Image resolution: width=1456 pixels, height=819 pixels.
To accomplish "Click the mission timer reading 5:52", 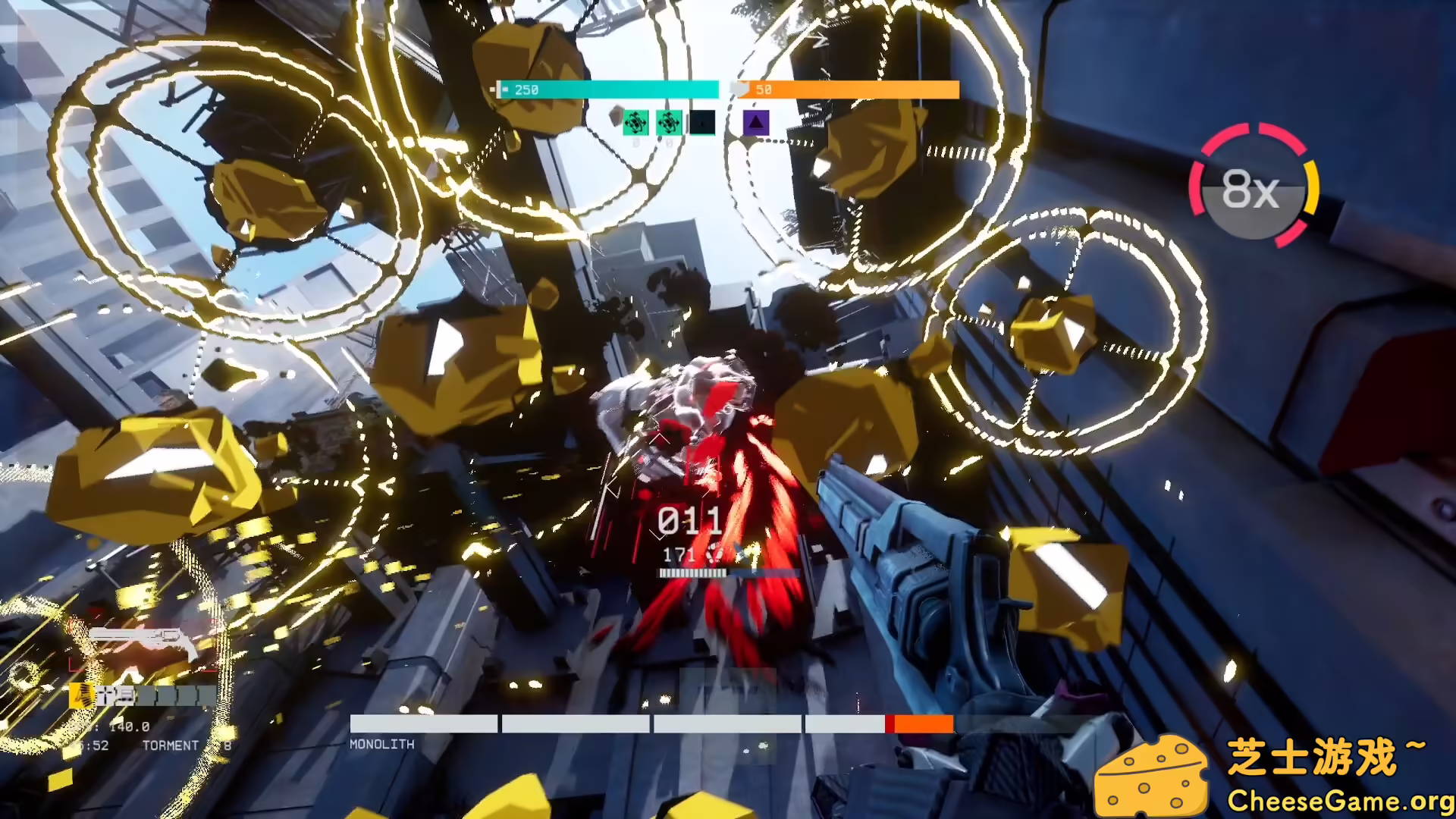I will point(93,745).
